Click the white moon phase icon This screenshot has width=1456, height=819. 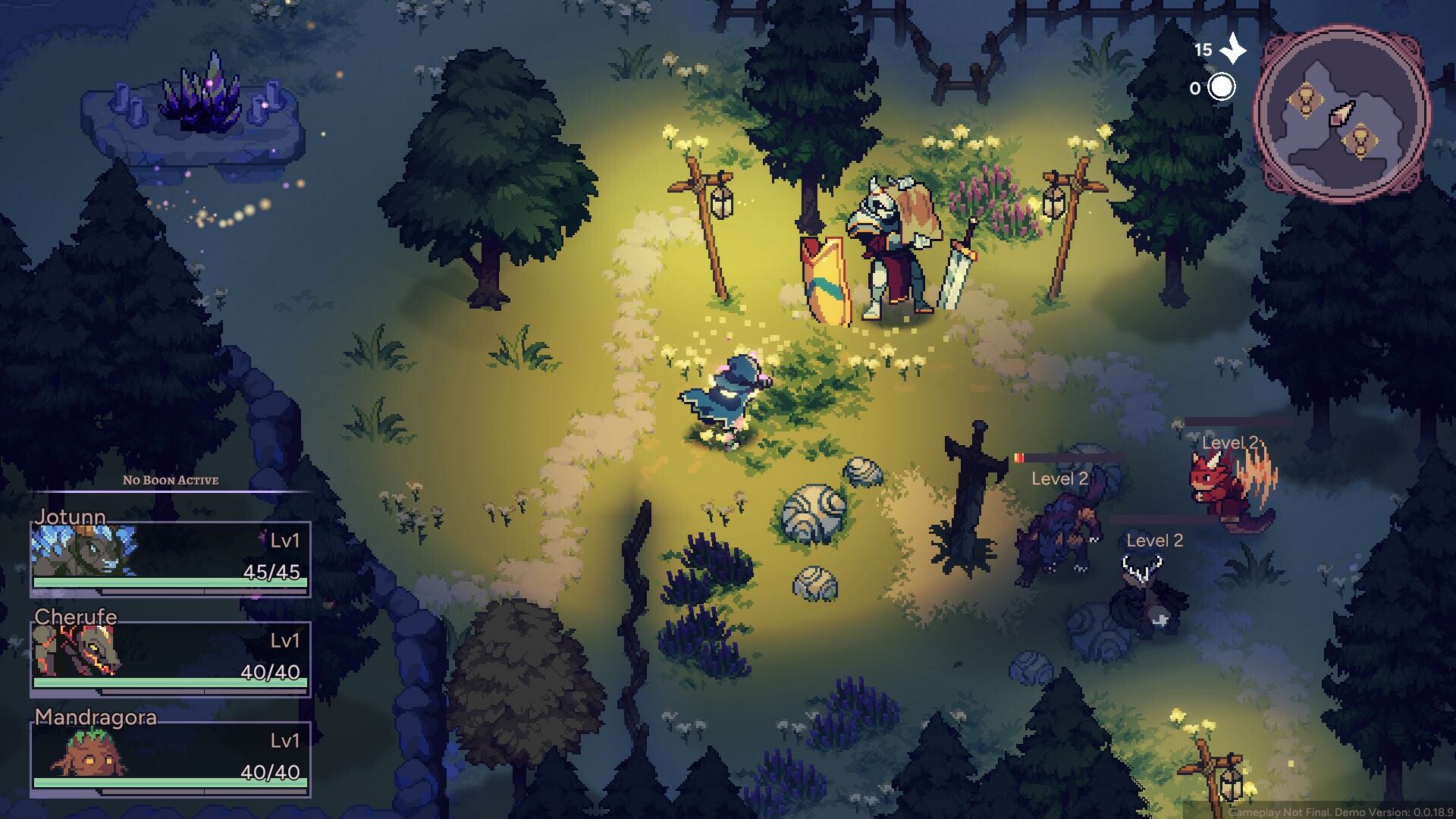click(1222, 88)
